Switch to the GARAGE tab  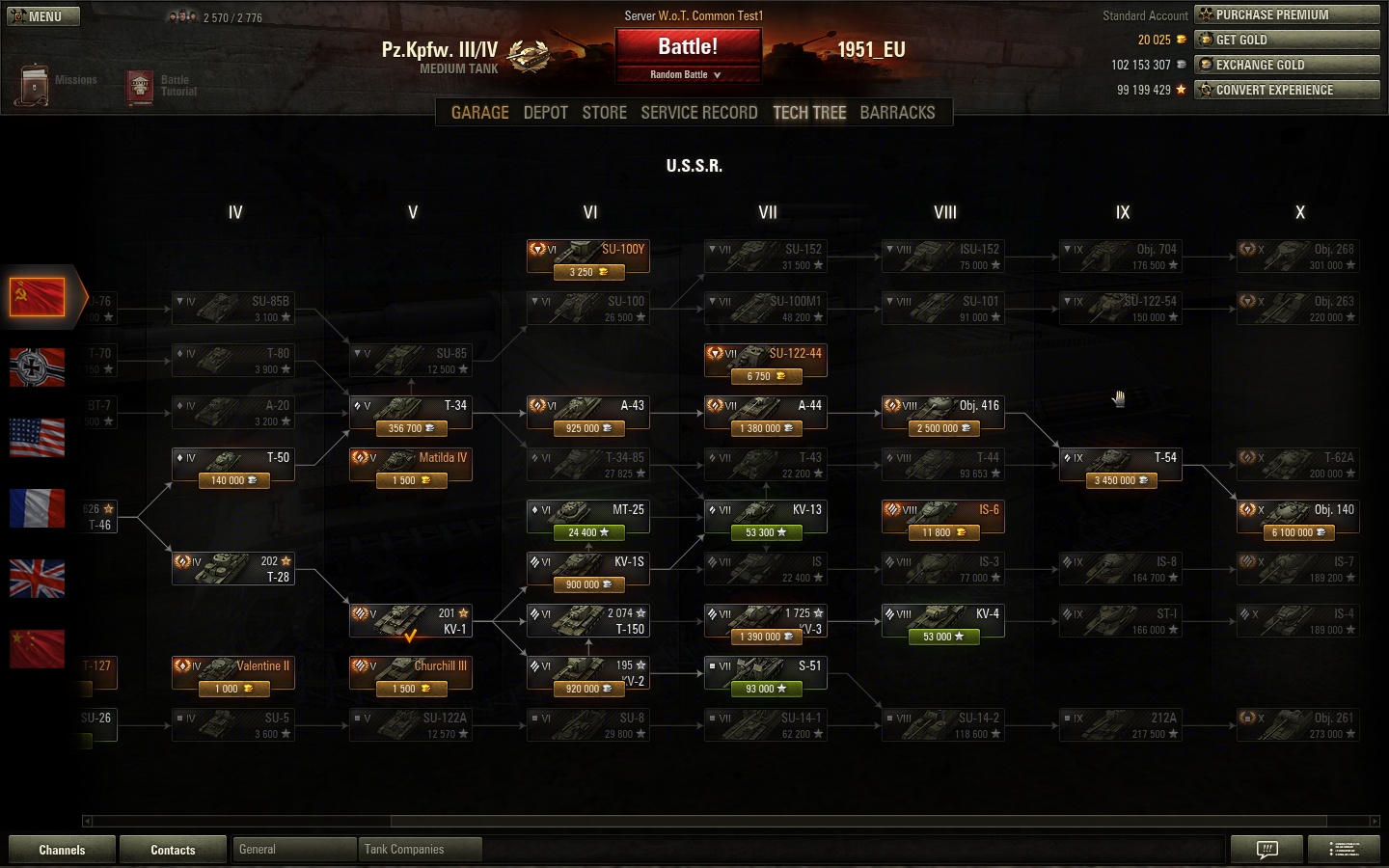click(x=479, y=113)
